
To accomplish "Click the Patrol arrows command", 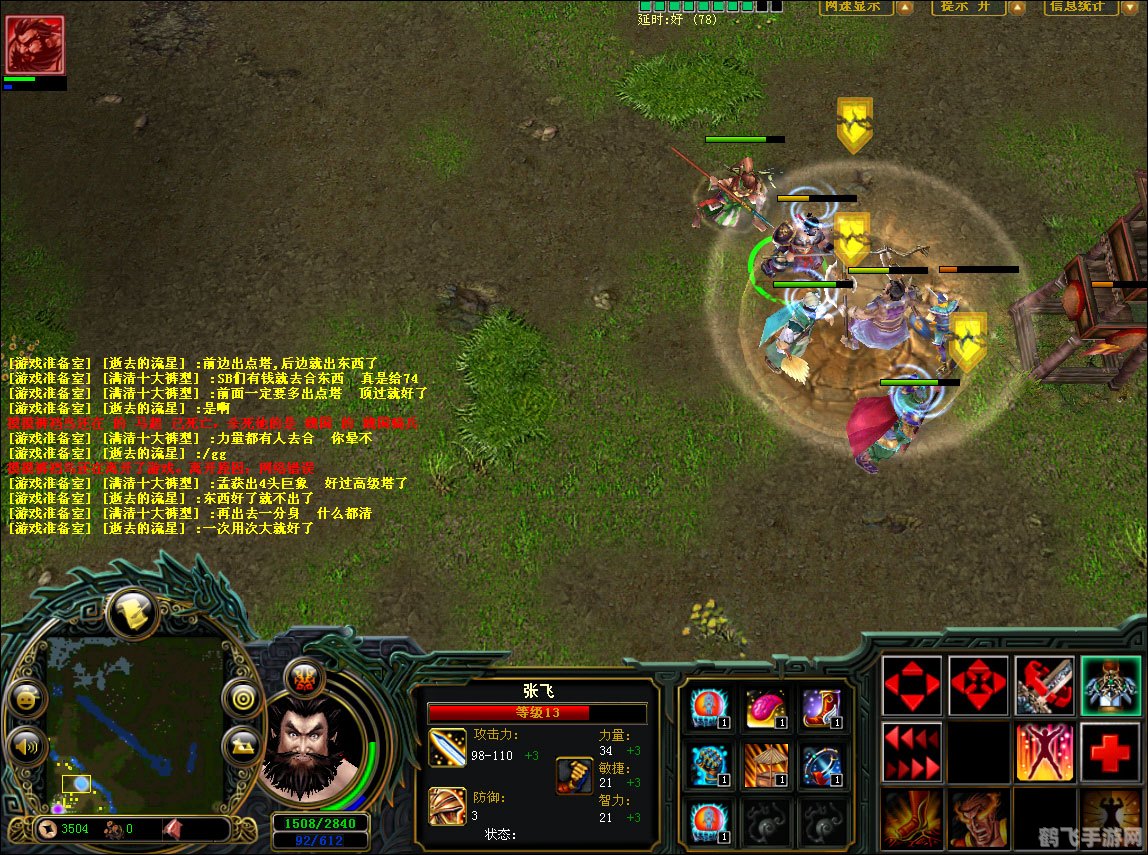I will [x=911, y=752].
